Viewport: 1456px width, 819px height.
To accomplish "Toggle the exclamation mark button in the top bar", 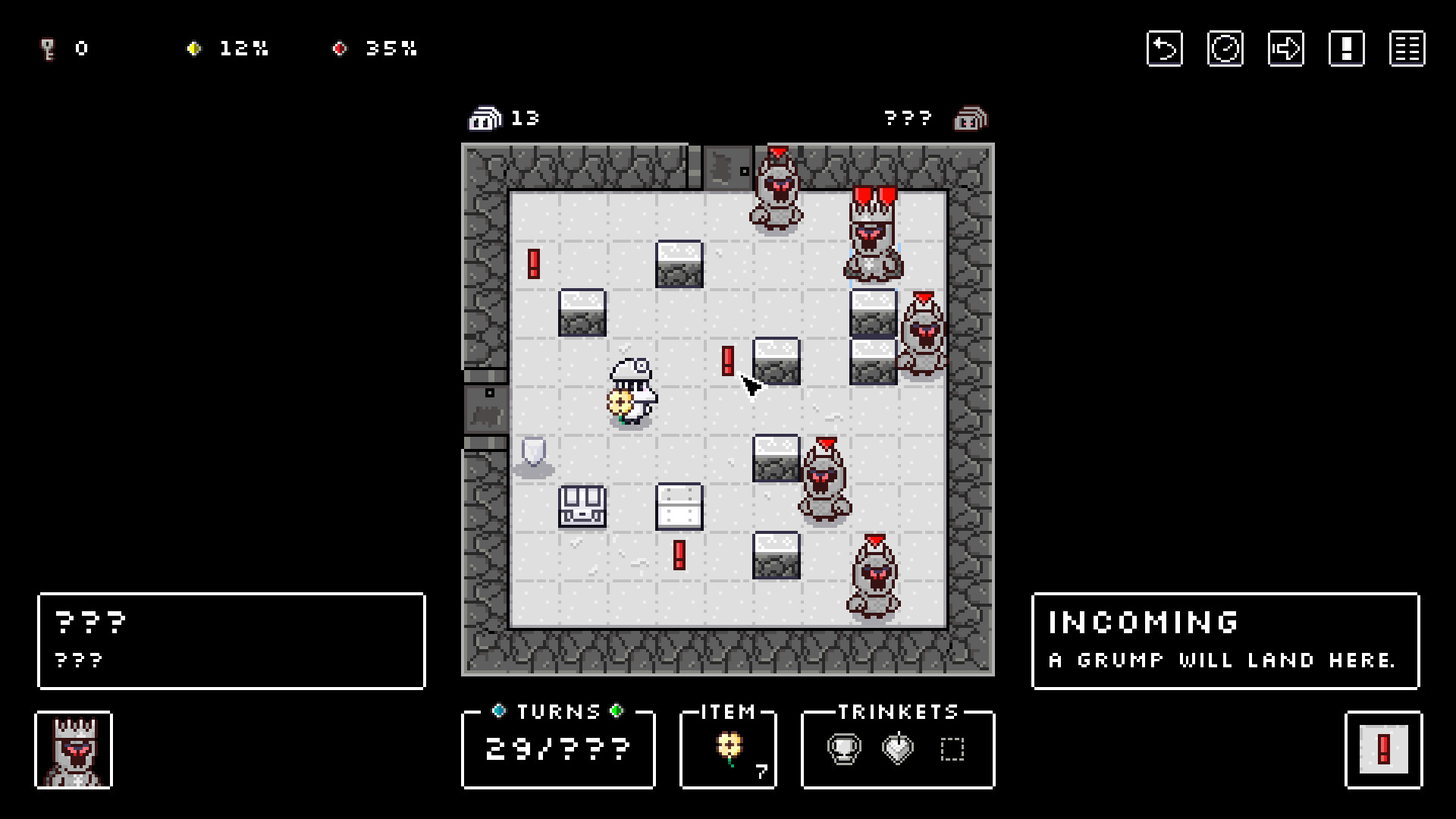I will tap(1346, 49).
